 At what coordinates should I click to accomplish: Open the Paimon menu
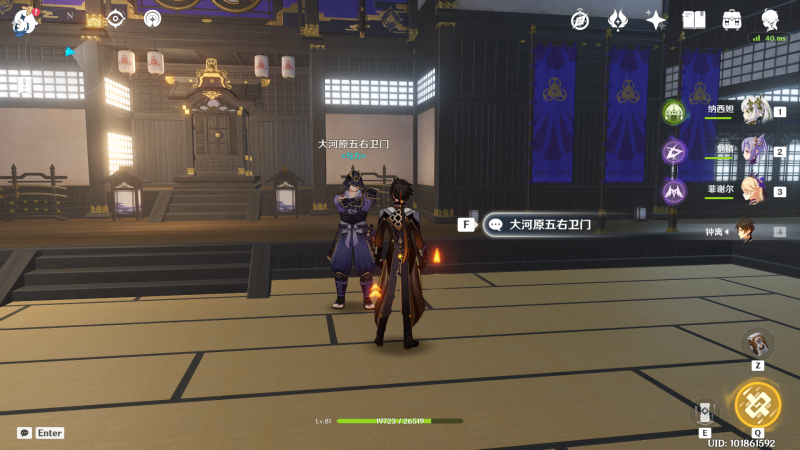(x=24, y=20)
